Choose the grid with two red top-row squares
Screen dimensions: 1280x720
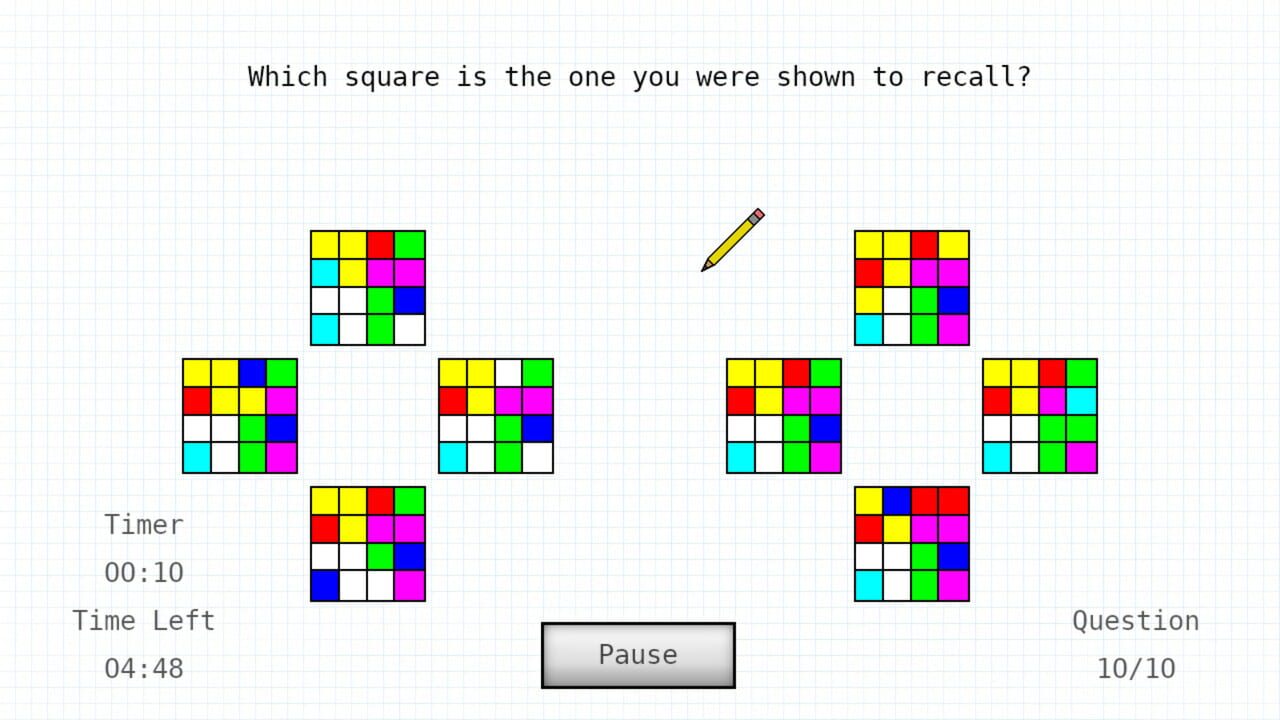coord(911,545)
